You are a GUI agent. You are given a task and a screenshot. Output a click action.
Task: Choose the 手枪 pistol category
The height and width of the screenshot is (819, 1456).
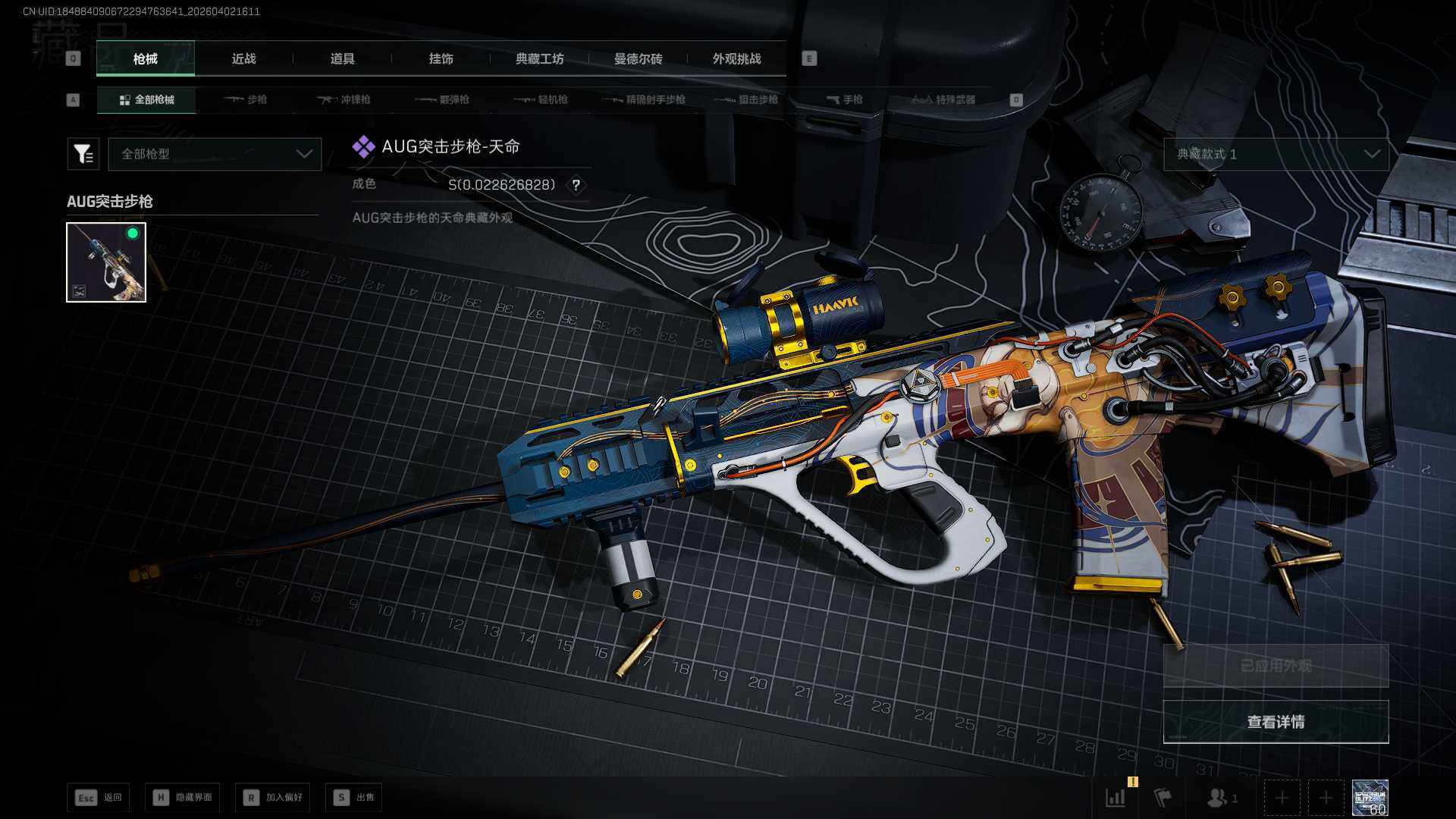(x=844, y=99)
